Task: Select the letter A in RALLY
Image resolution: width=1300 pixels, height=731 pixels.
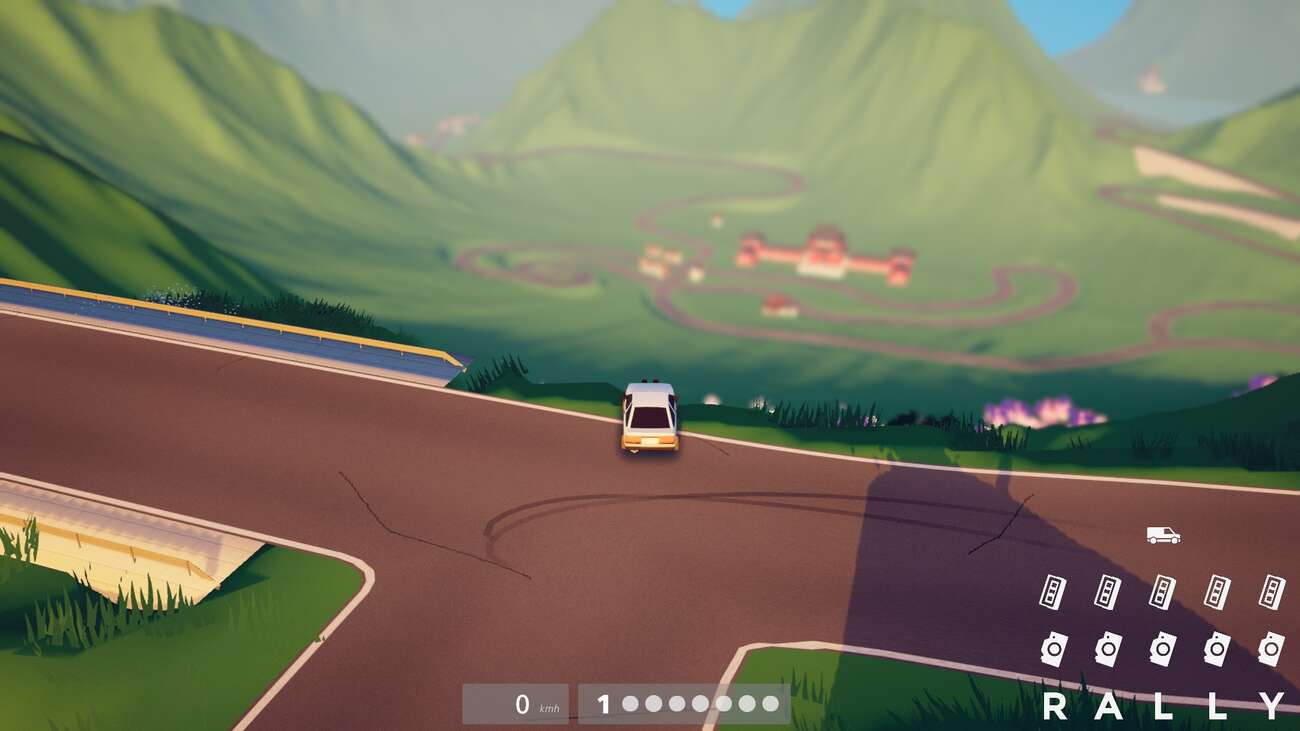Action: pos(1108,706)
